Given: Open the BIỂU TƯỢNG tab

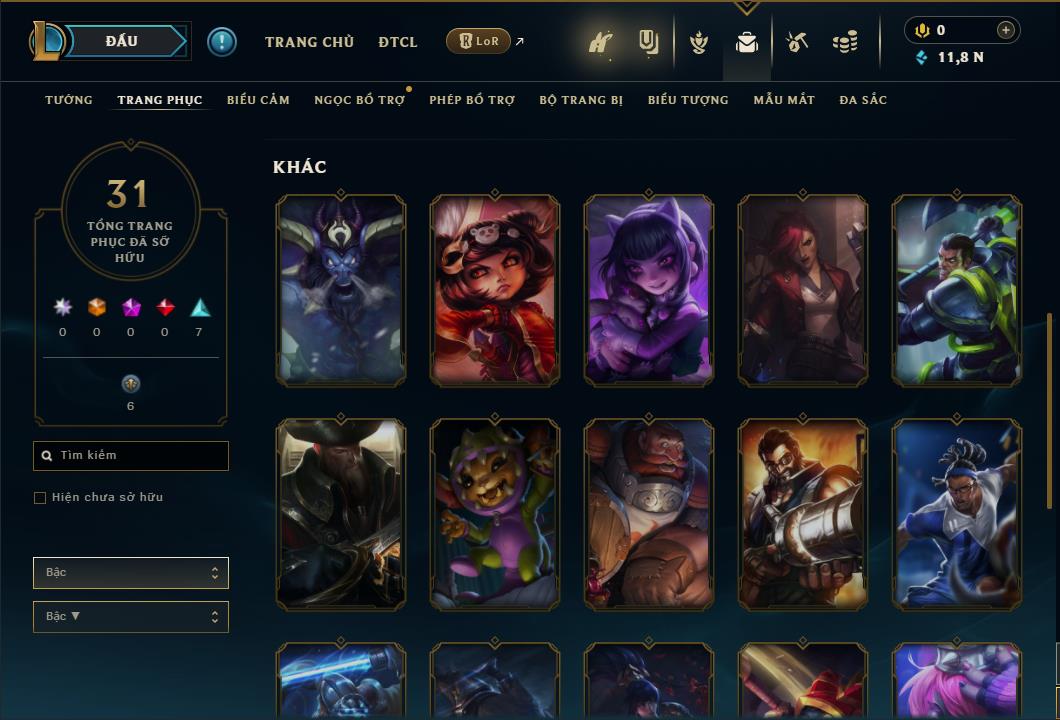Looking at the screenshot, I should pos(688,100).
